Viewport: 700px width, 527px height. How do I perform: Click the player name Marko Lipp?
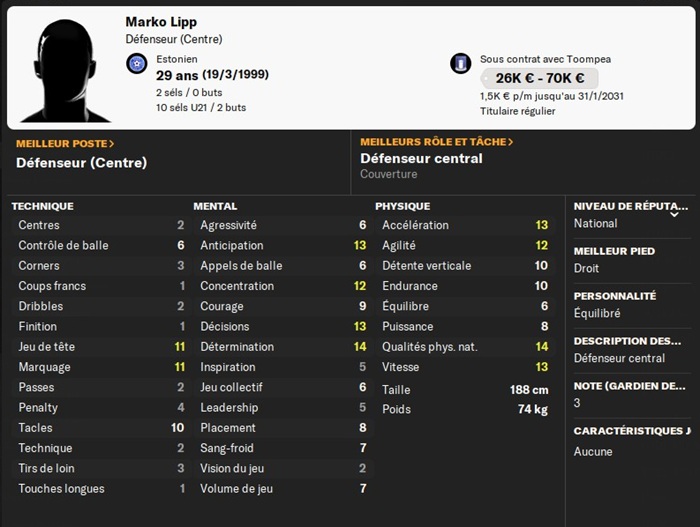tap(161, 22)
